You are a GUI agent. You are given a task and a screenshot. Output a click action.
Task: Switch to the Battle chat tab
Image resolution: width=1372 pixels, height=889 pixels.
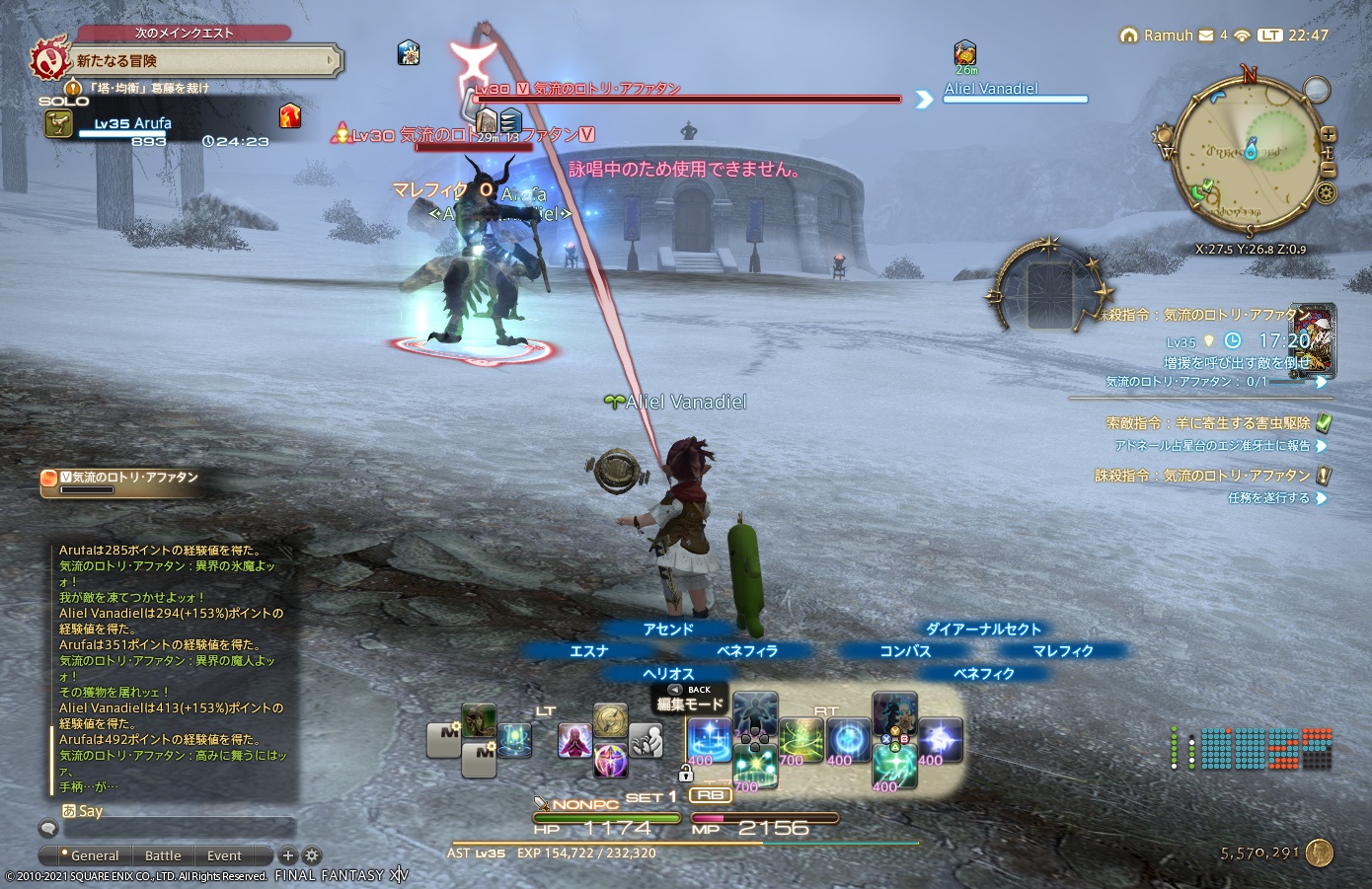coord(163,855)
